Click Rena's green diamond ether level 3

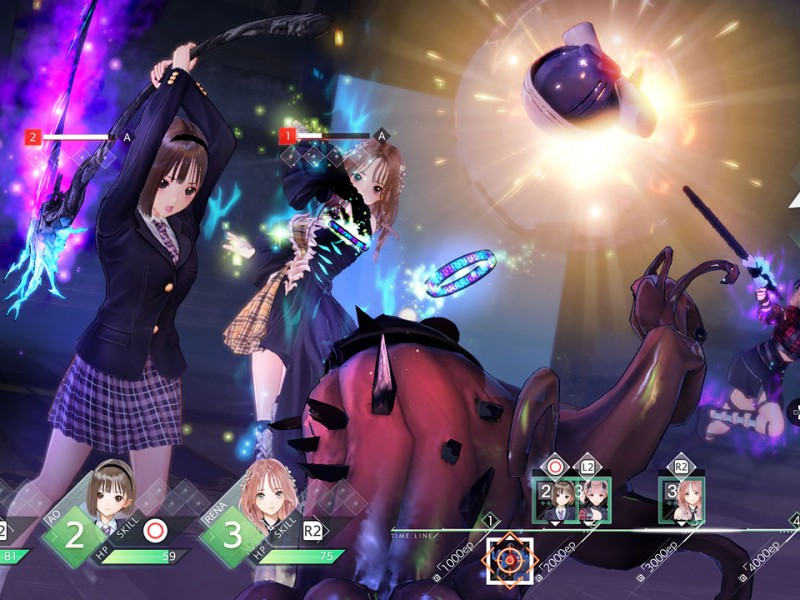point(232,534)
